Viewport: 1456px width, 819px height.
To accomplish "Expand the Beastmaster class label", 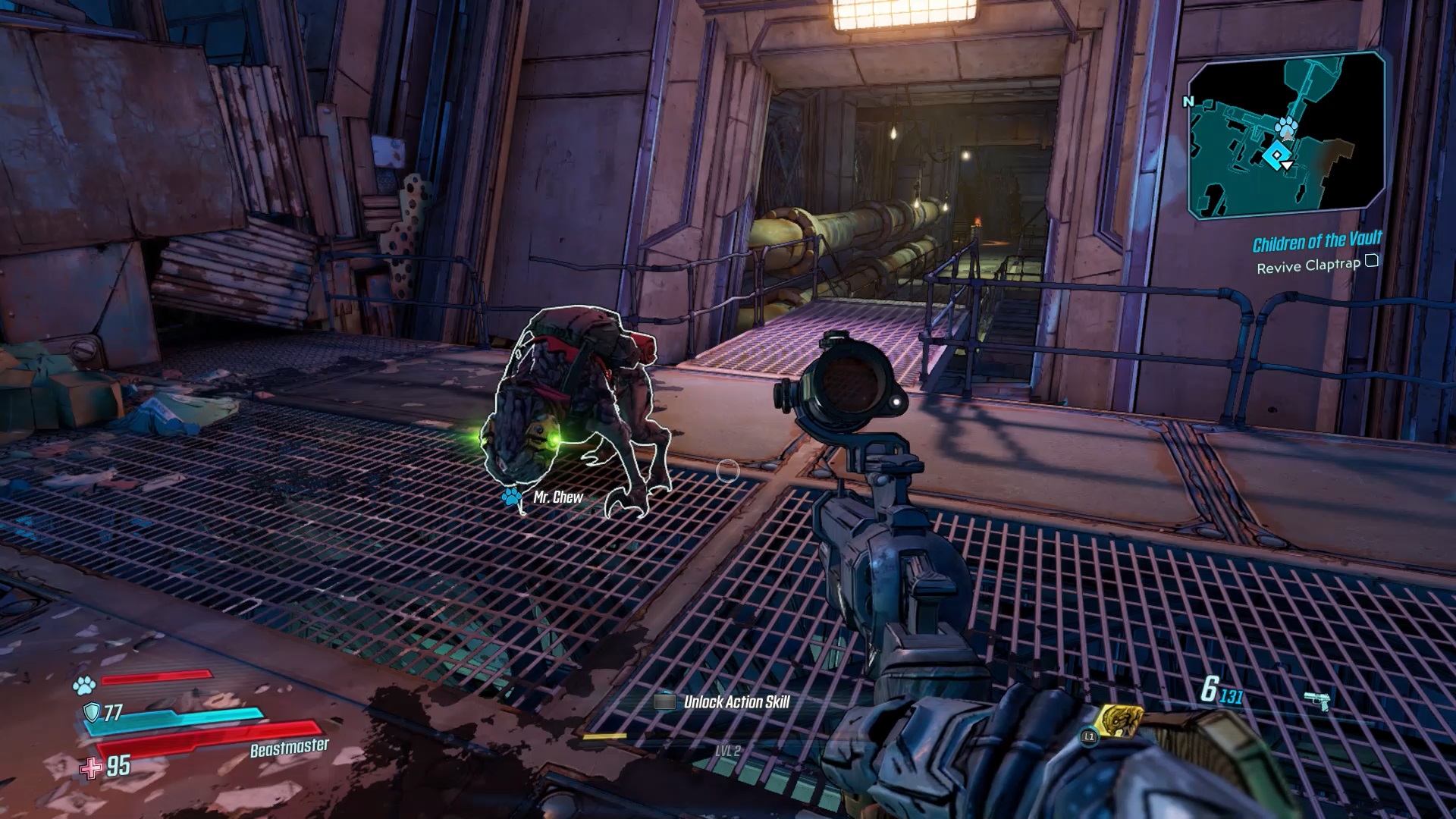I will pyautogui.click(x=290, y=747).
